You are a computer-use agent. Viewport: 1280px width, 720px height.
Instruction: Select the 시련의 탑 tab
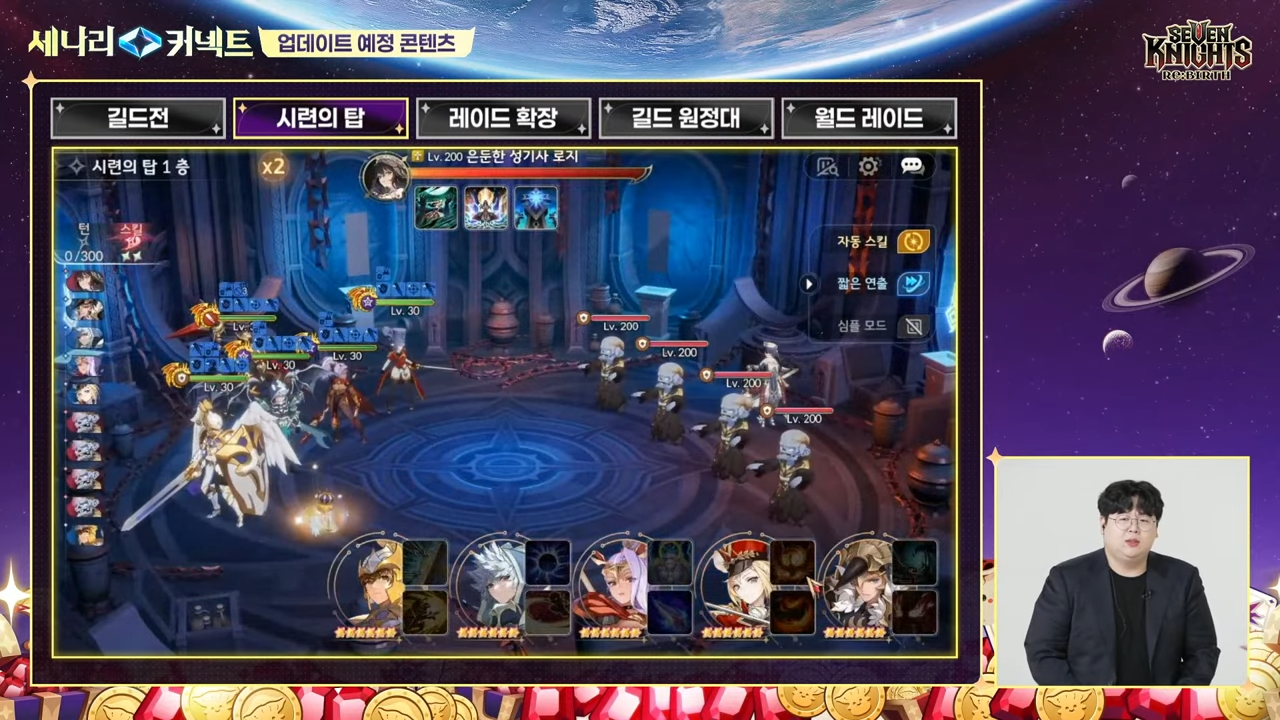[x=320, y=118]
